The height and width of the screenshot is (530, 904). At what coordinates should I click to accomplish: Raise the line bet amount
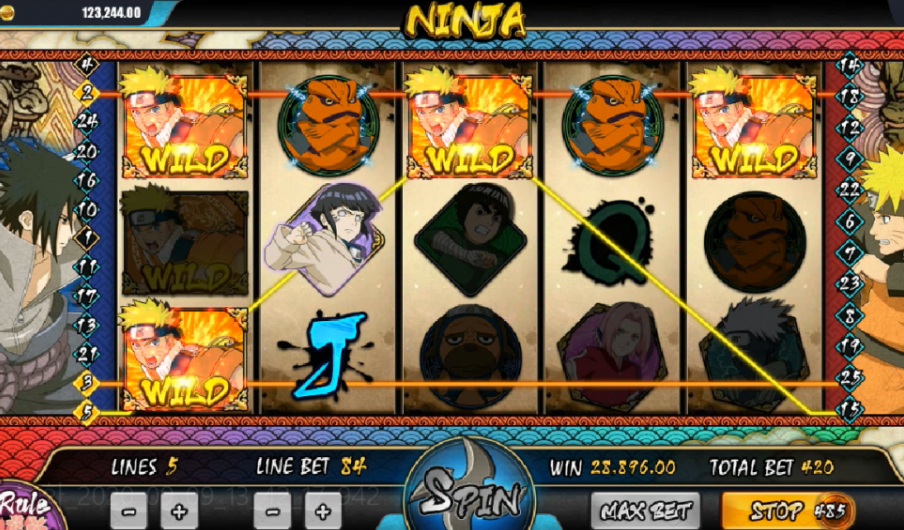click(x=321, y=510)
